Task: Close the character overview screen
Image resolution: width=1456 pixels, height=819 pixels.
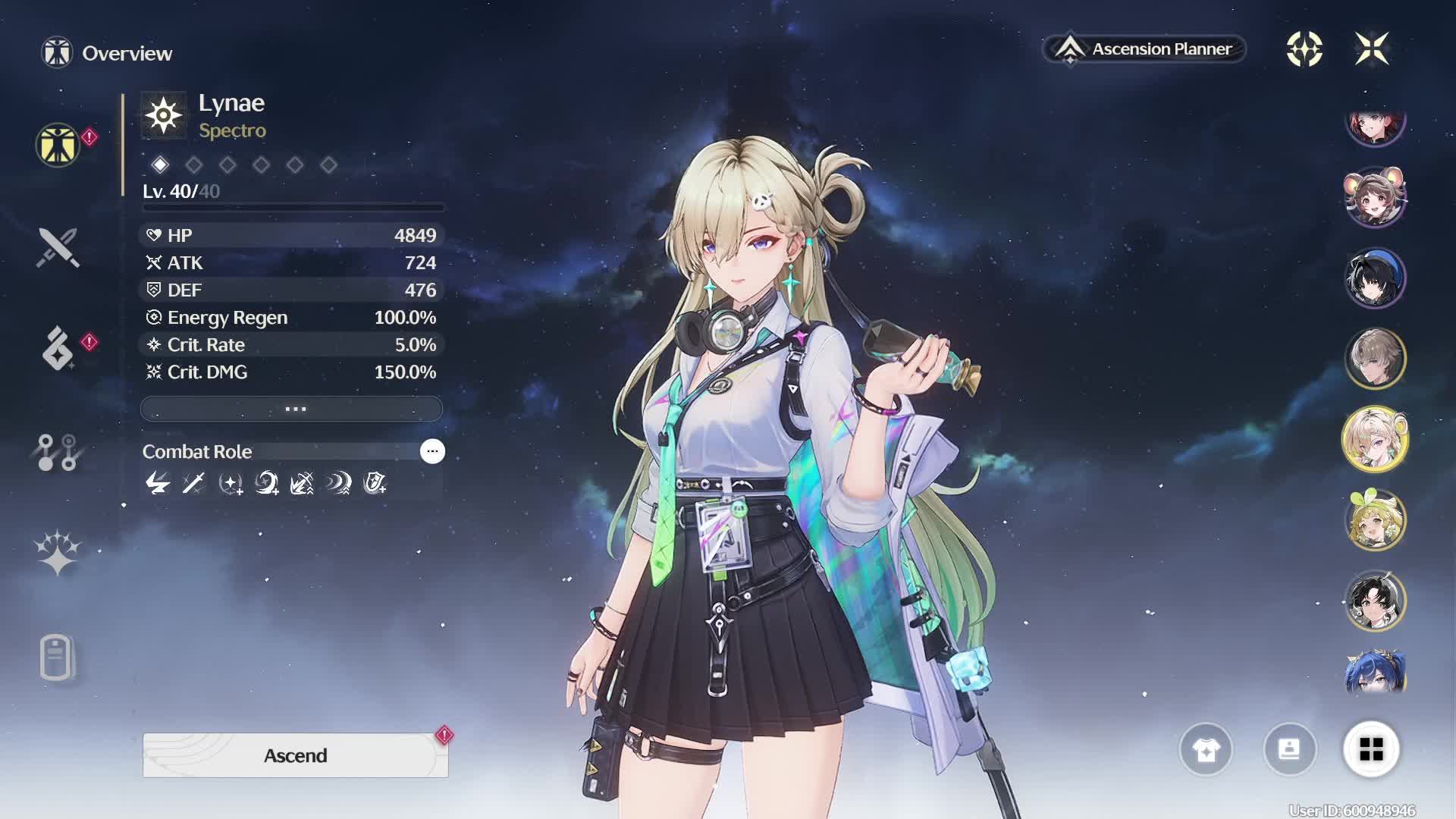Action: tap(1372, 49)
